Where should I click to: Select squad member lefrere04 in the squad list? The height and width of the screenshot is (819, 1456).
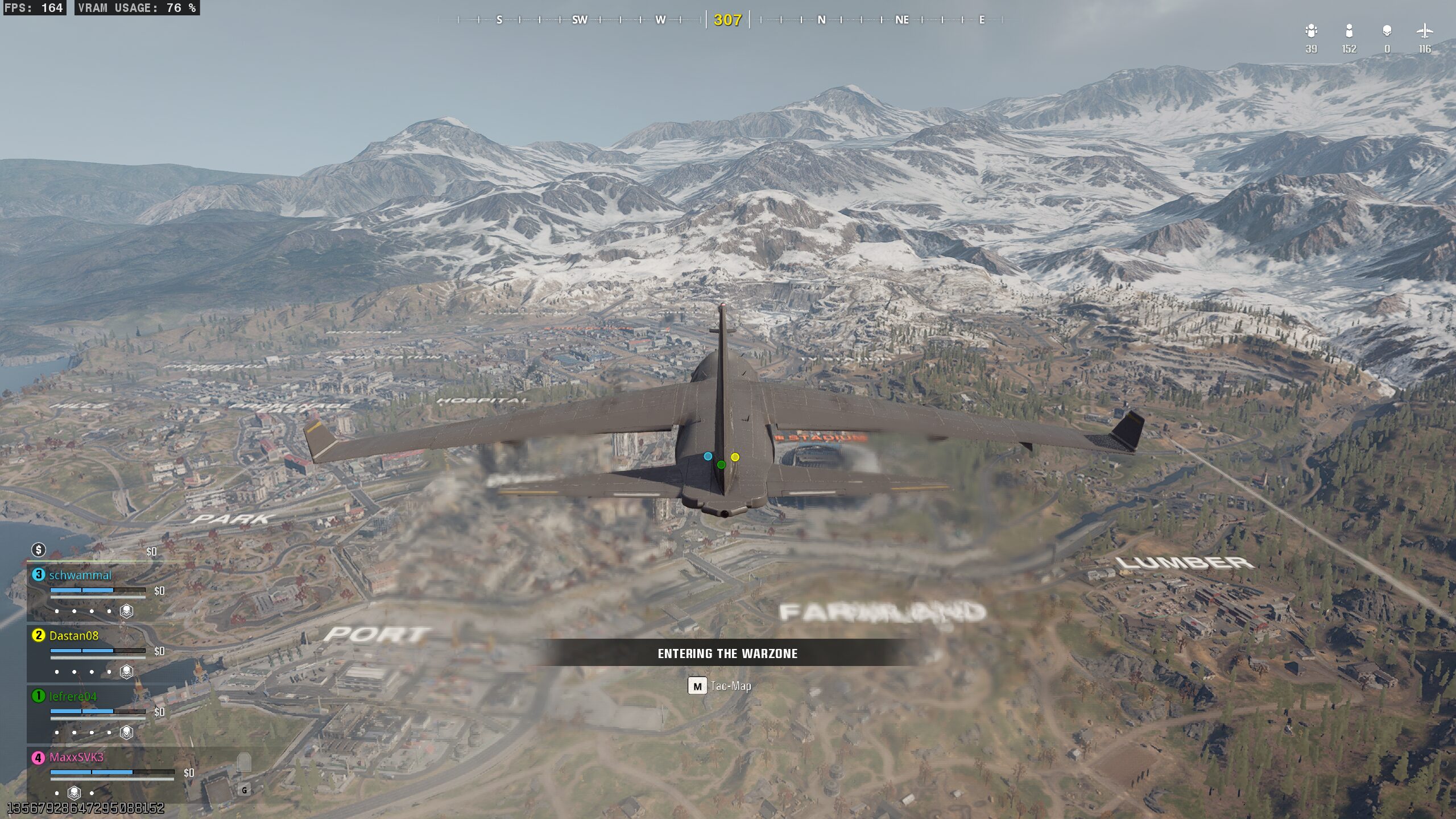tap(73, 696)
